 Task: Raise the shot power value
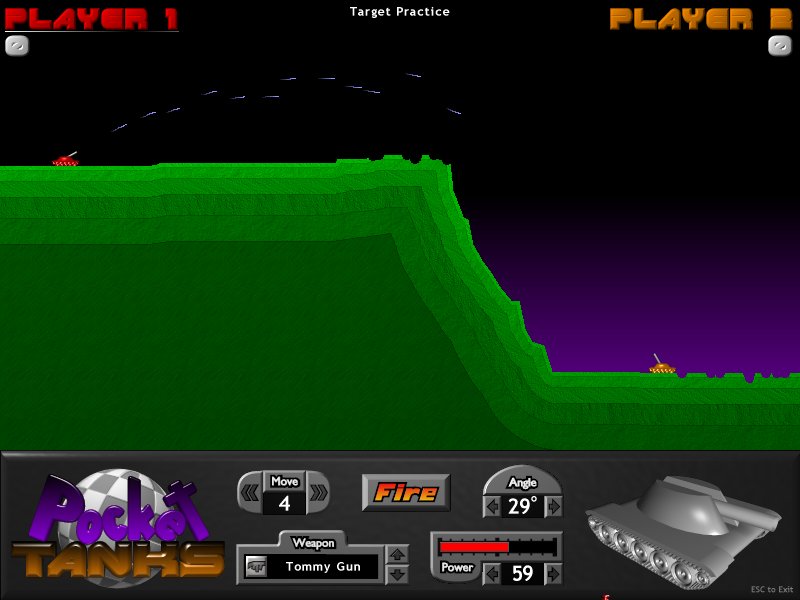[x=554, y=574]
